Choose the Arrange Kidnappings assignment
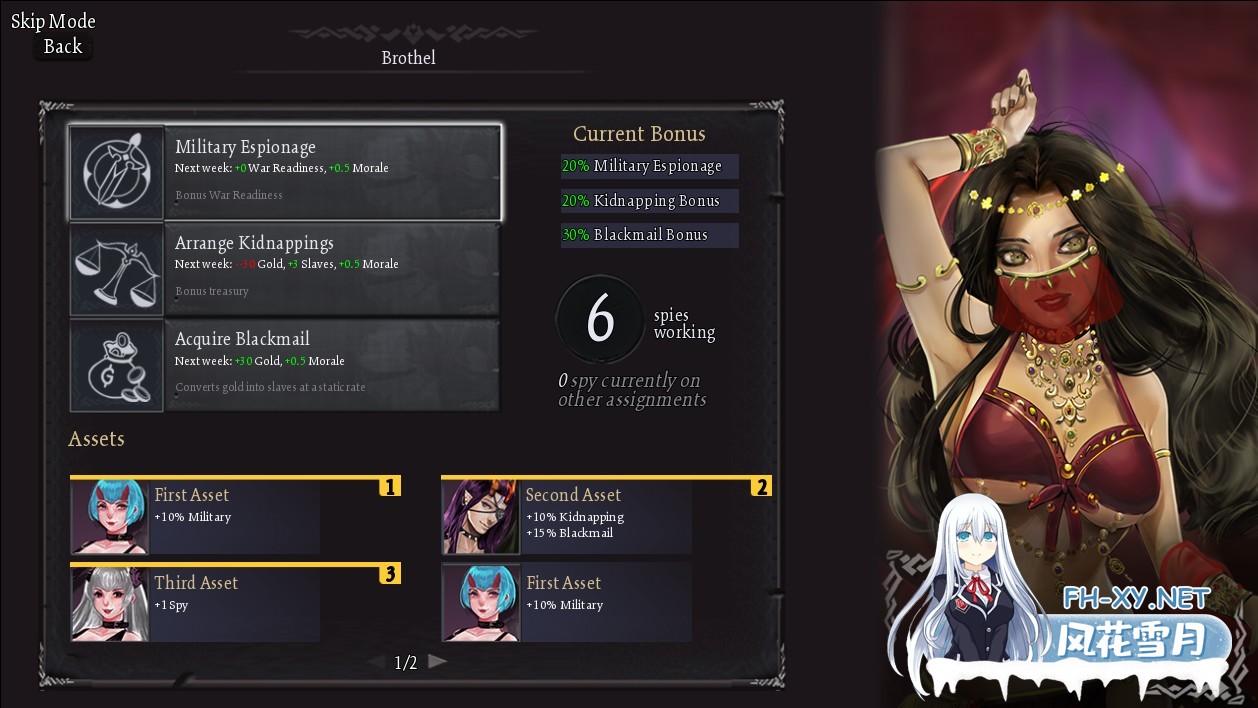 [285, 268]
